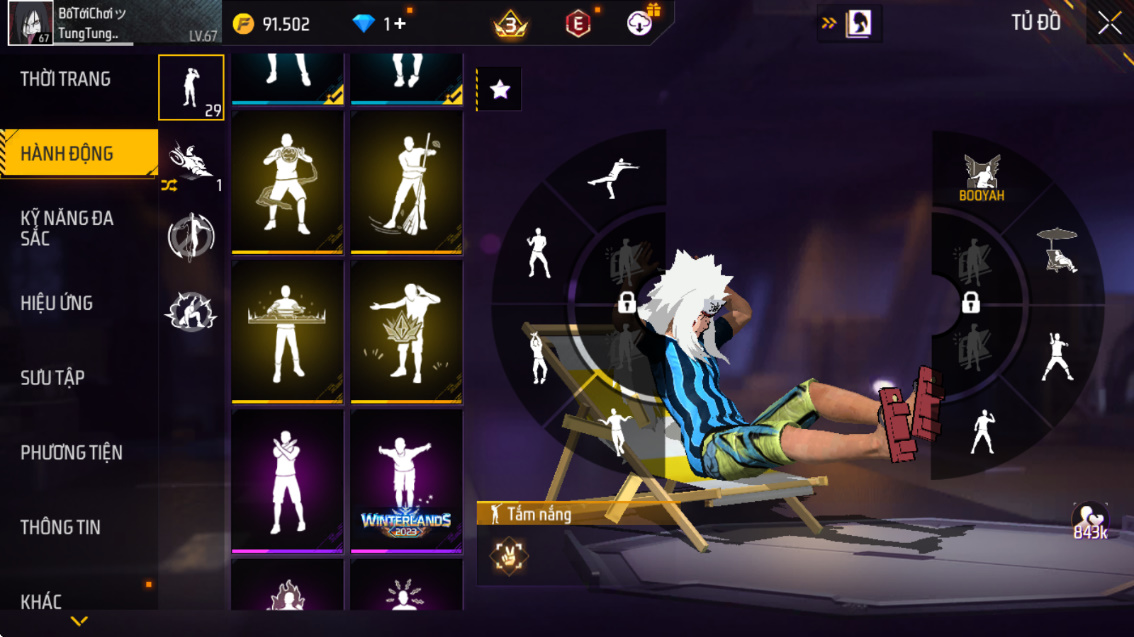Image resolution: width=1134 pixels, height=637 pixels.
Task: Open the Thời Trang category
Action: pos(66,79)
